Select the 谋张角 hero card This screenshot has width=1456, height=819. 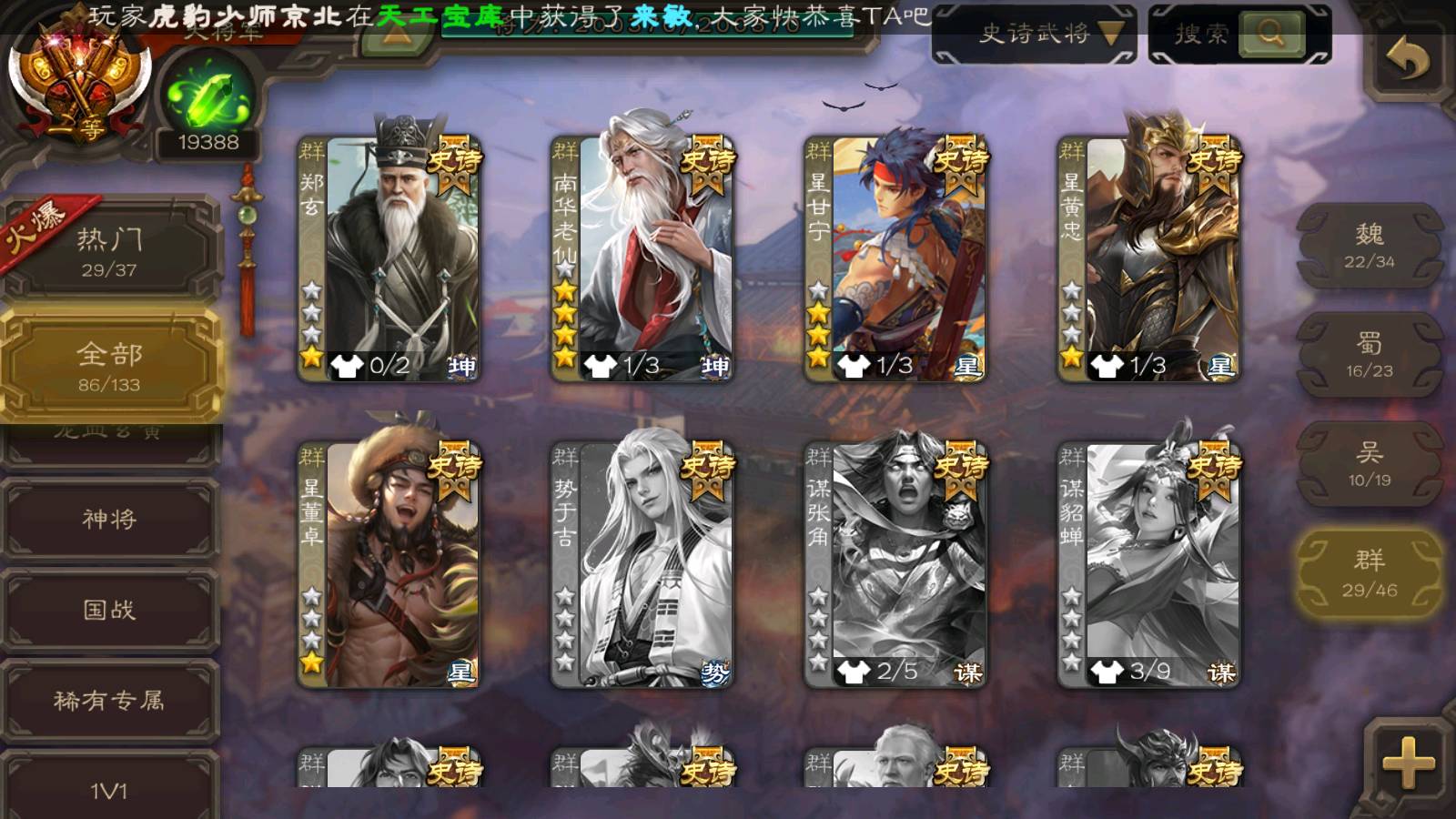point(895,564)
